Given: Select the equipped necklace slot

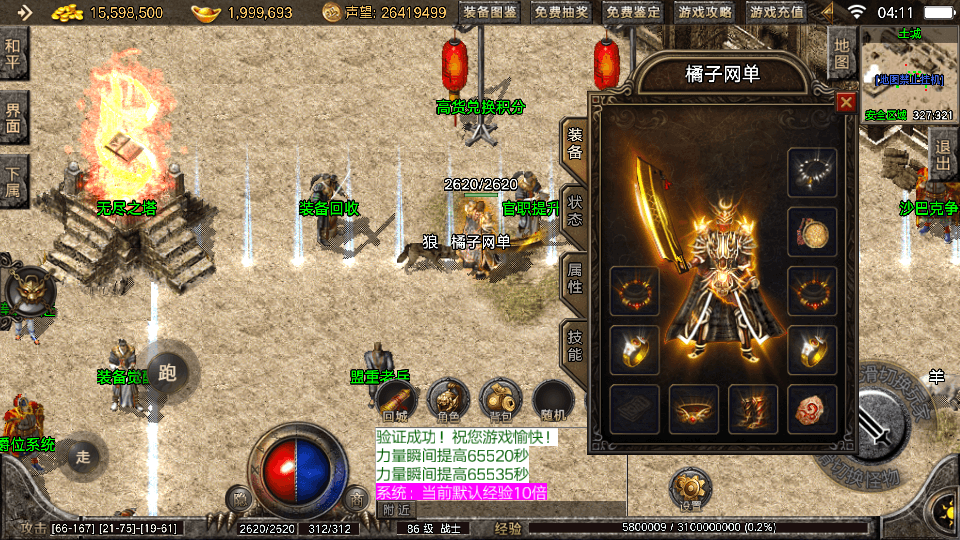Looking at the screenshot, I should coord(811,172).
